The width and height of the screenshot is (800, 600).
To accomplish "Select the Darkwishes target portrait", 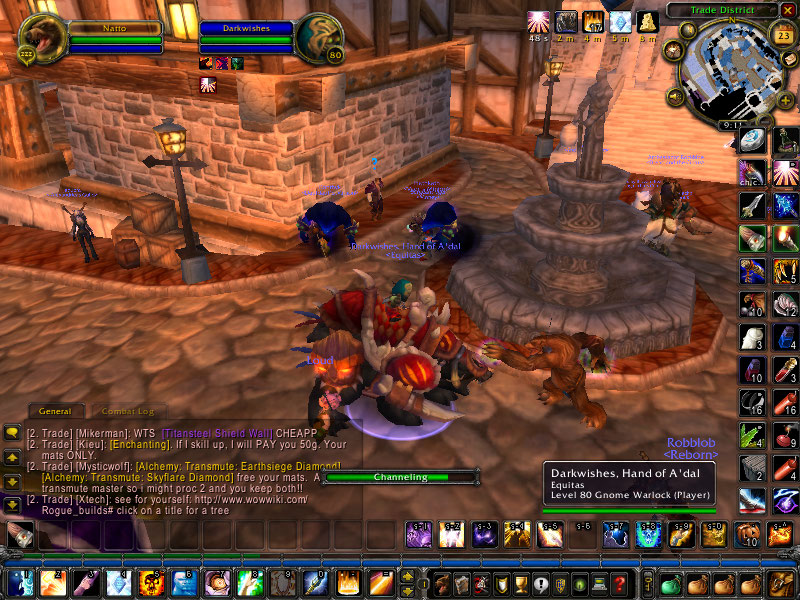I will (x=321, y=38).
